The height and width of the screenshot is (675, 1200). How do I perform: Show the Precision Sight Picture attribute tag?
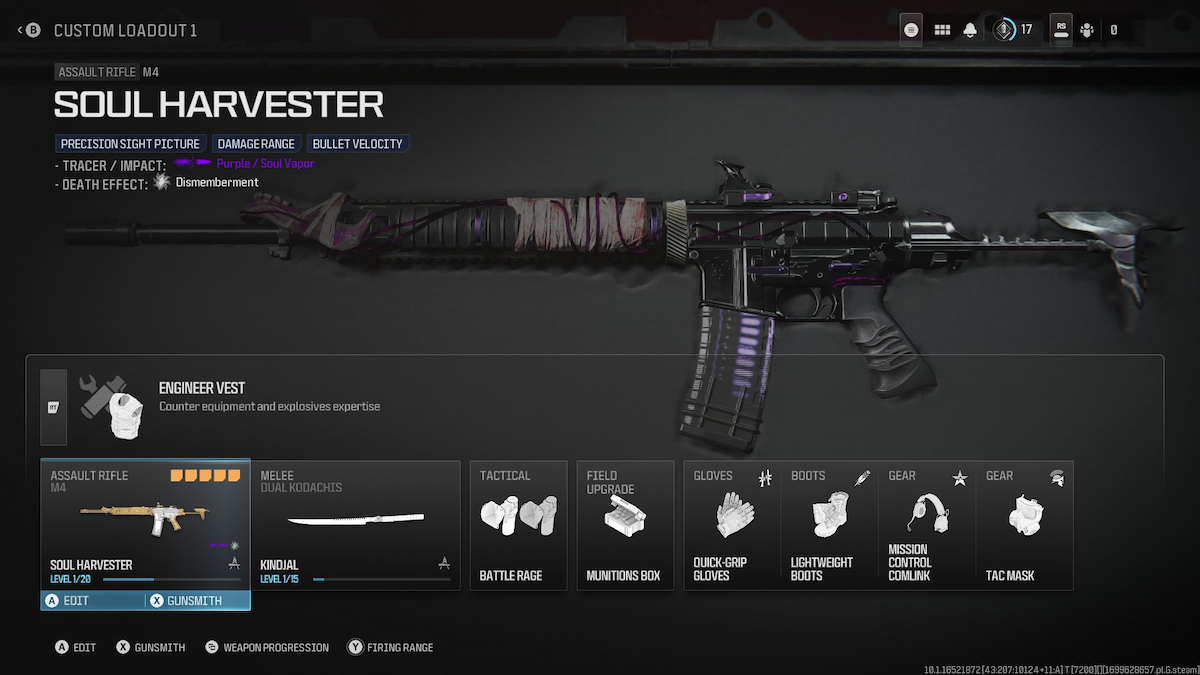pos(131,144)
